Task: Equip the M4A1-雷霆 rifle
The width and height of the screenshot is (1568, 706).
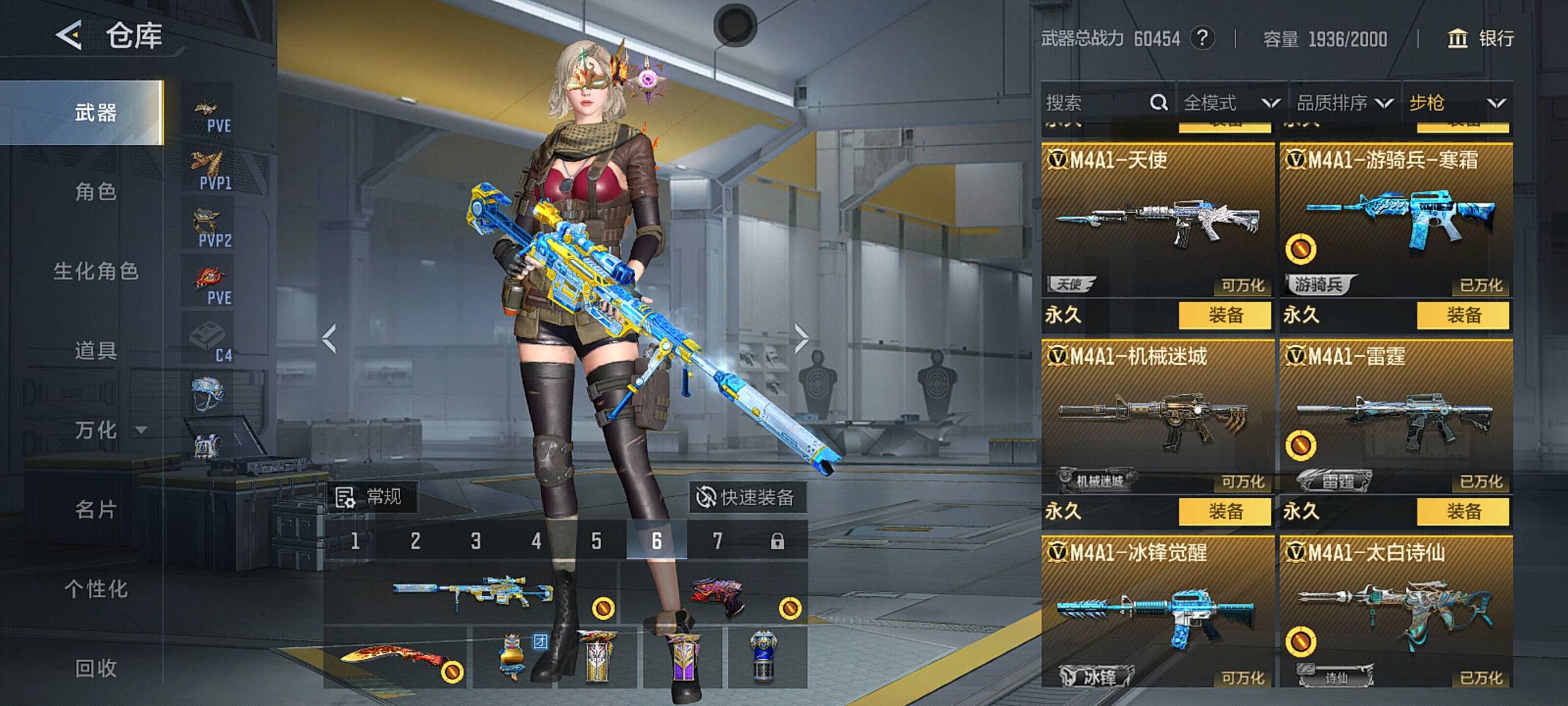Action: [1463, 511]
